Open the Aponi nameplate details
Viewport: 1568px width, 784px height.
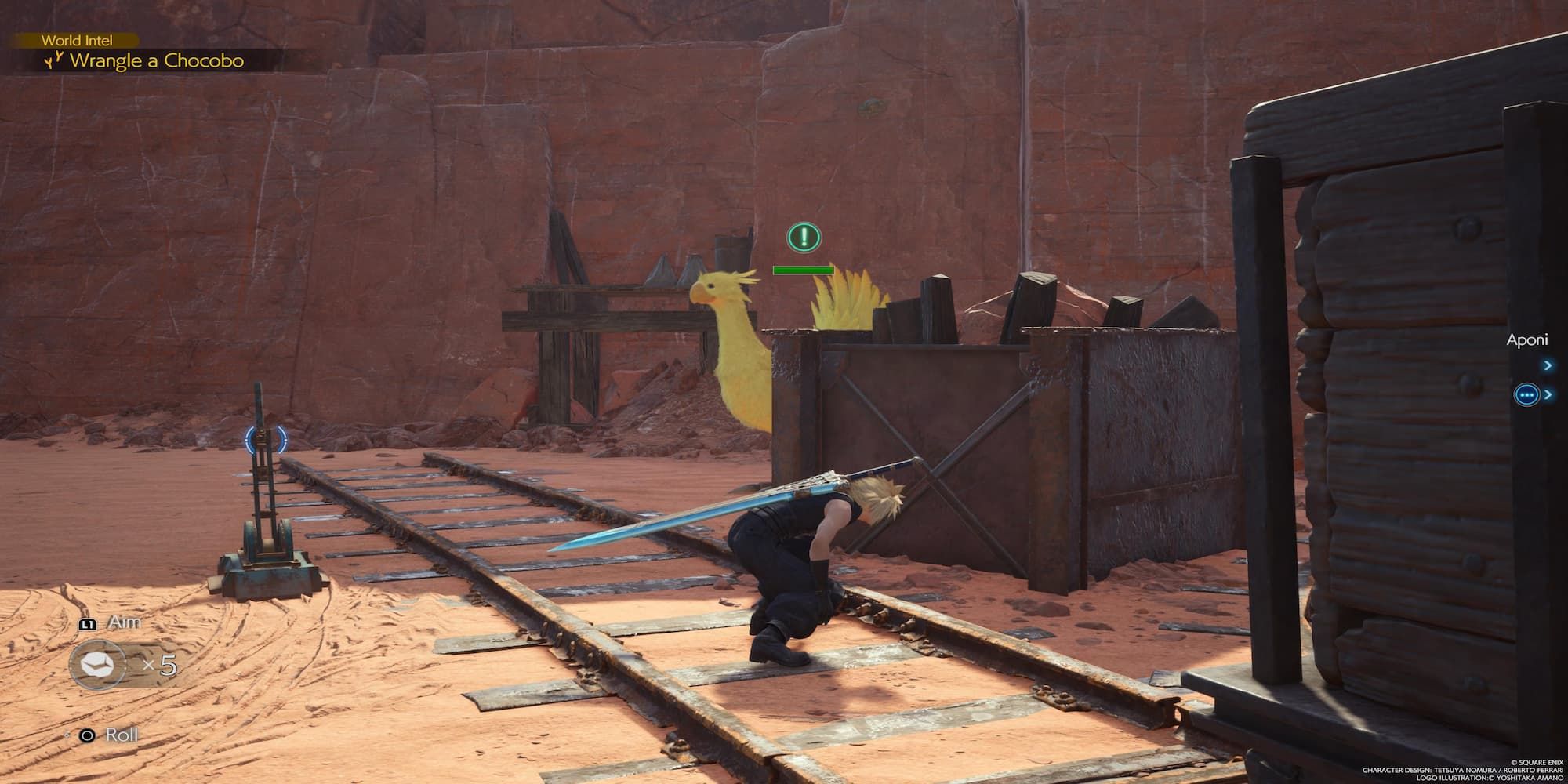click(x=1528, y=339)
